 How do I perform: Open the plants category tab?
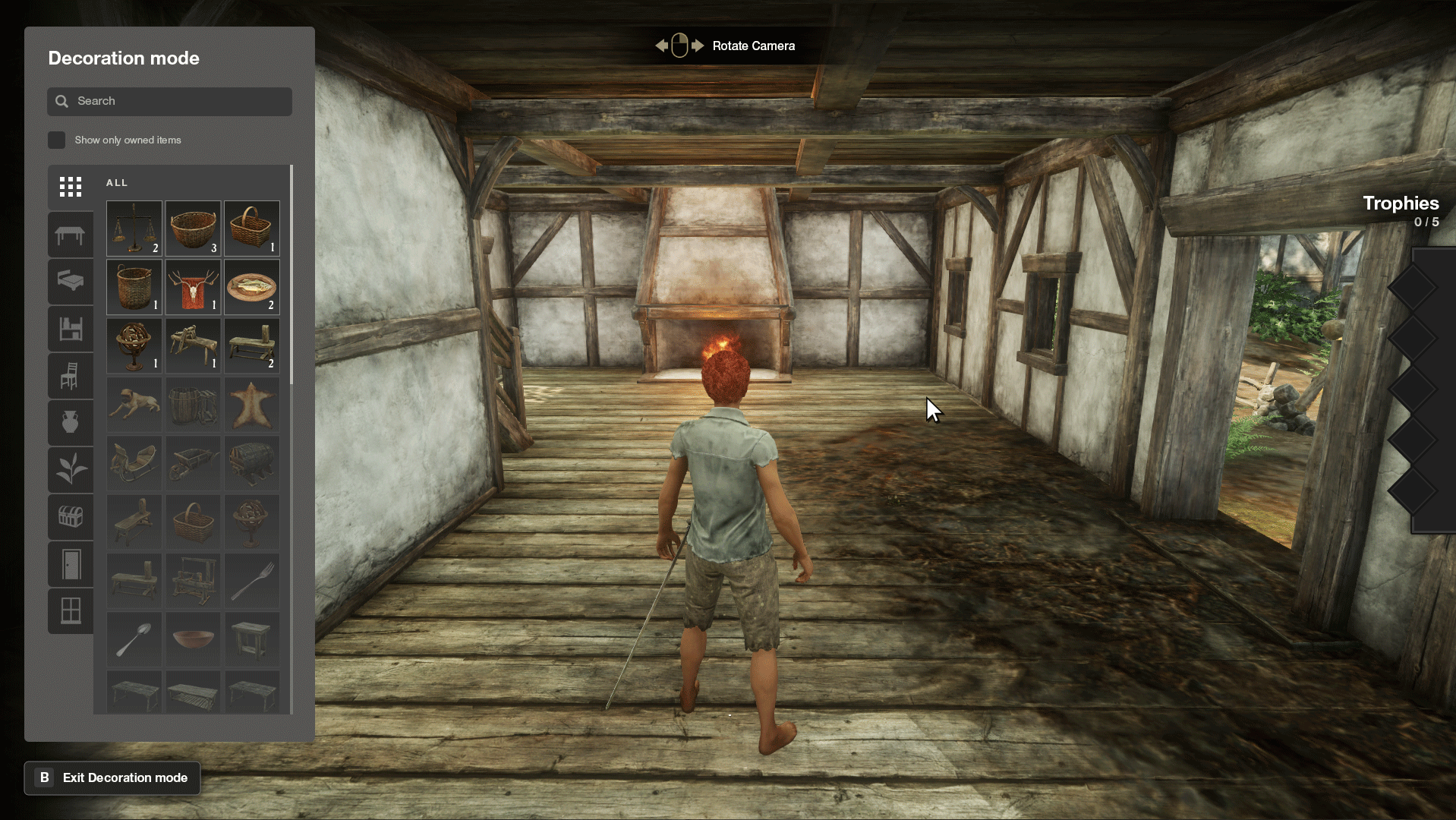[71, 469]
